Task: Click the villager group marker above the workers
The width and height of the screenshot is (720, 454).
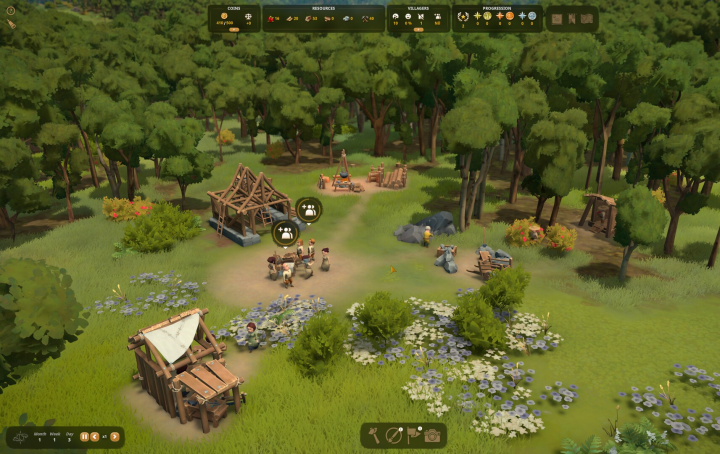Action: (x=285, y=233)
